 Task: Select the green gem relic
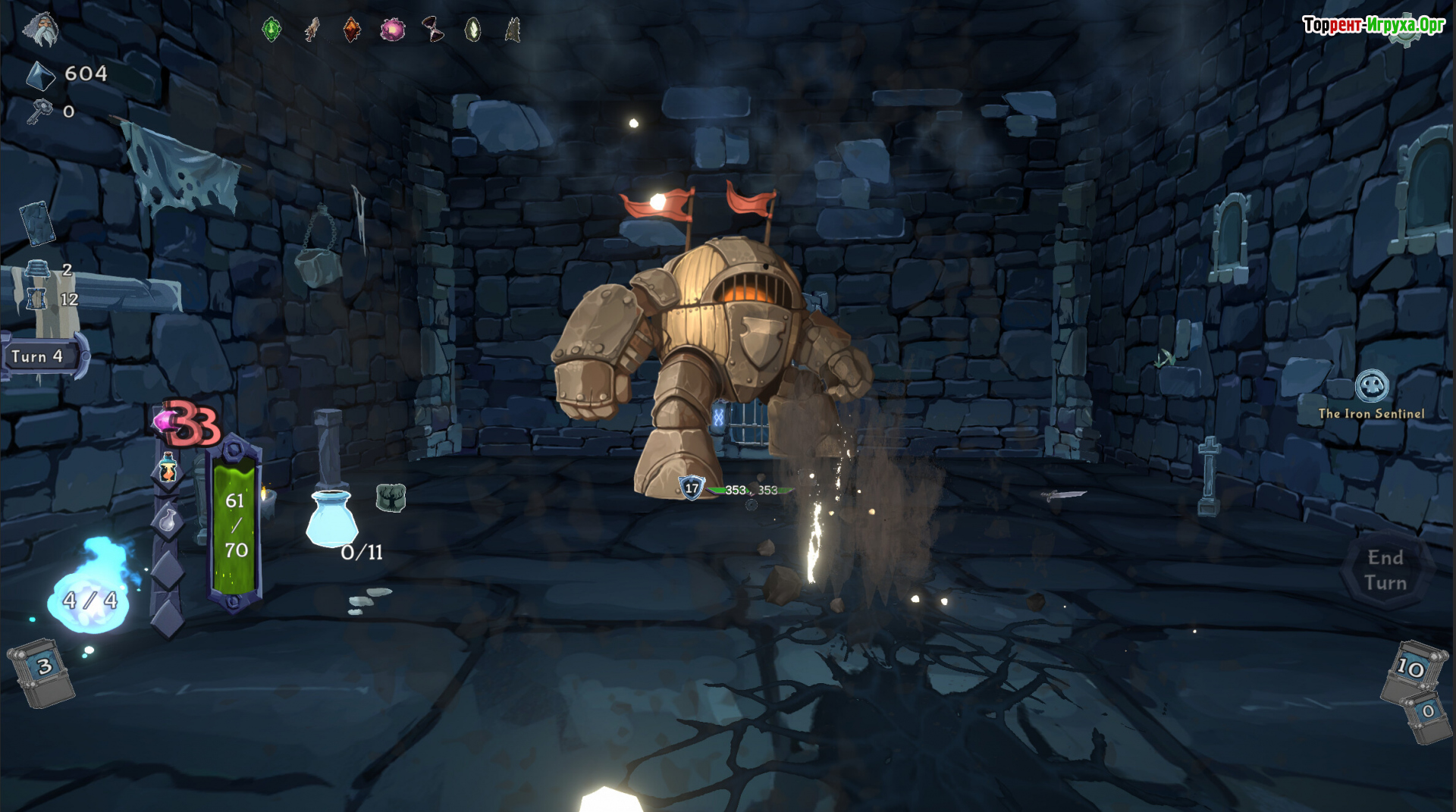(271, 30)
